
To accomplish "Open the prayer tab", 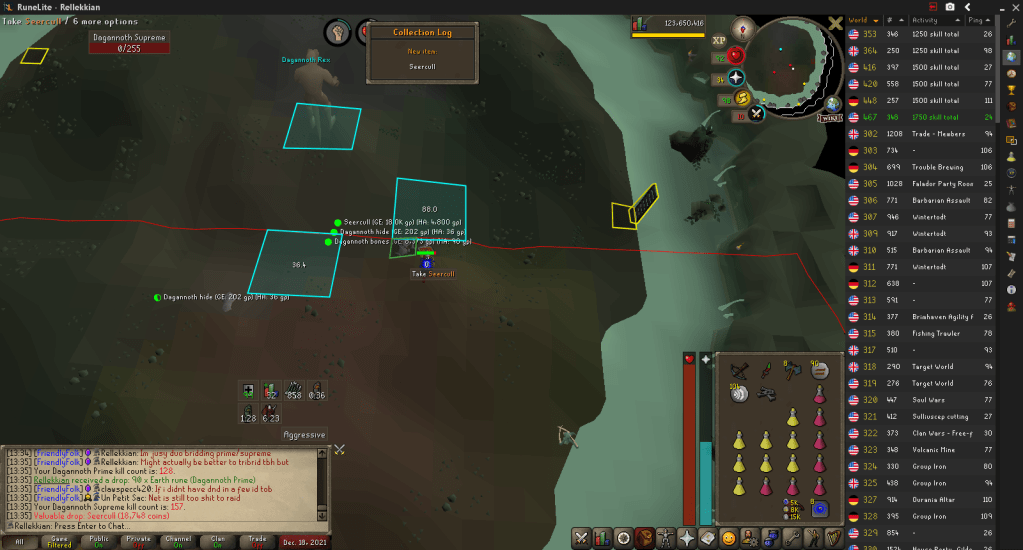I will 687,538.
